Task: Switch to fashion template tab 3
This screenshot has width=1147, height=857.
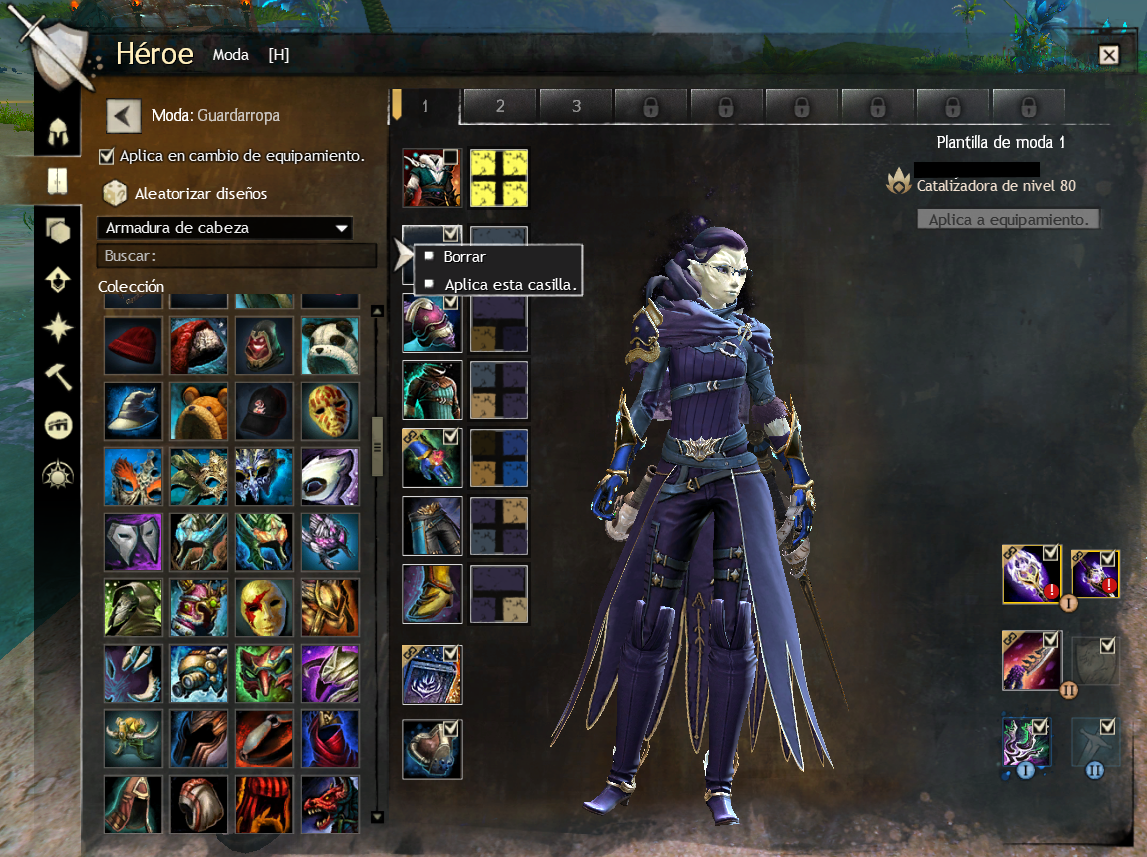Action: click(x=576, y=106)
